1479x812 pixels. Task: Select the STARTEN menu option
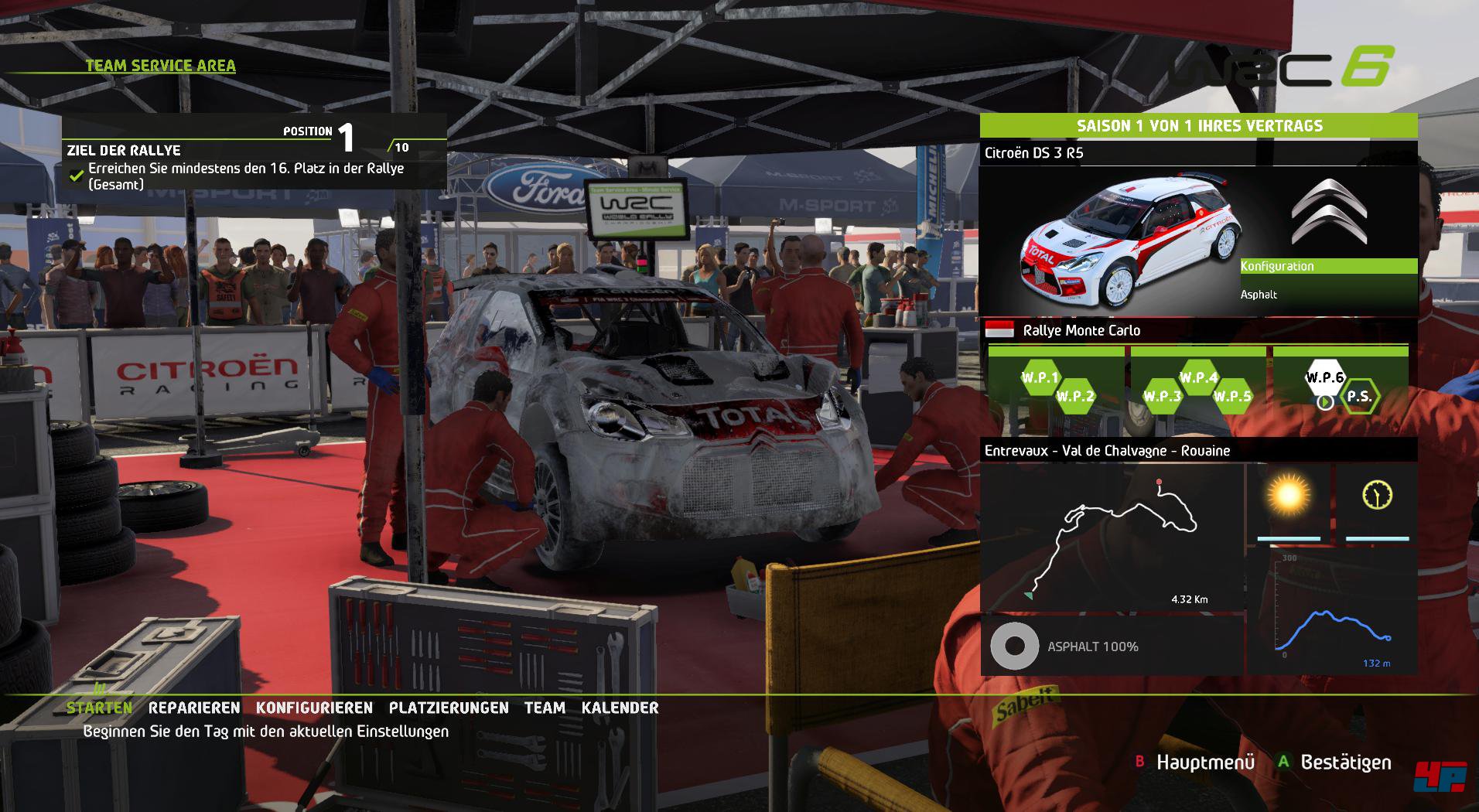pos(99,708)
